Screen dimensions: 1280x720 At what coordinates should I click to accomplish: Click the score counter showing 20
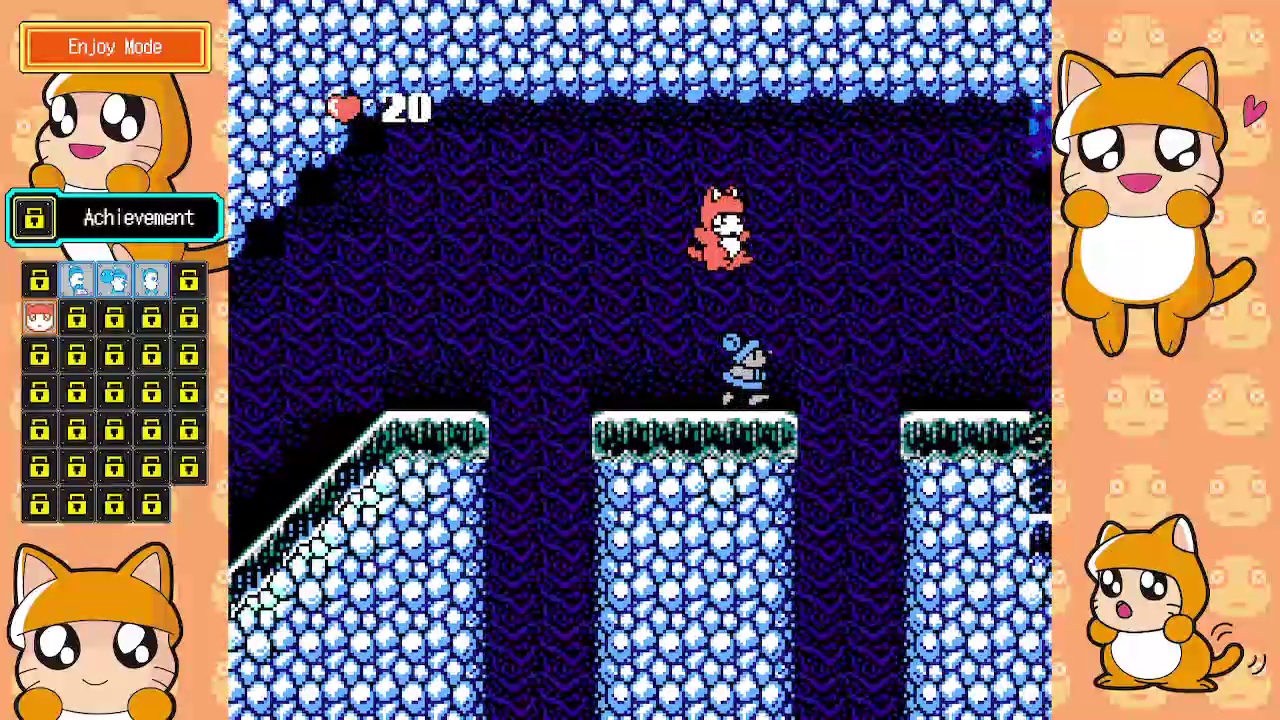click(405, 110)
